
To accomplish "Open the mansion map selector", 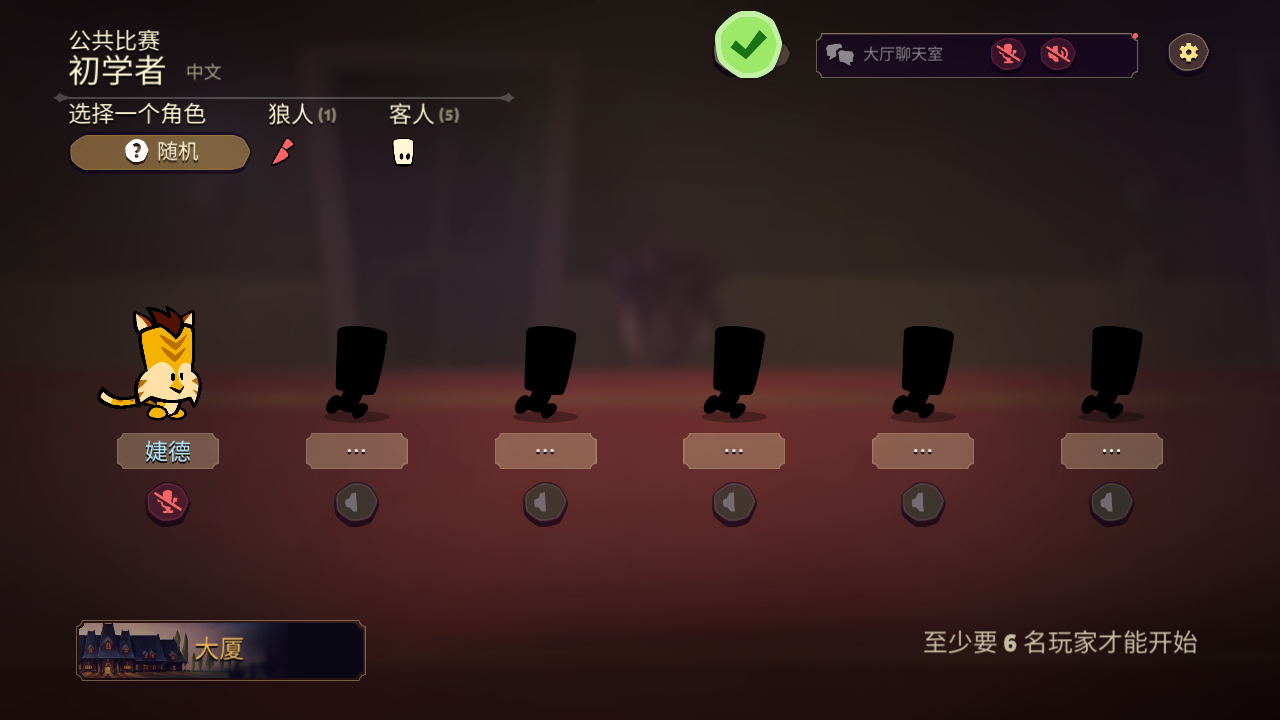I will (221, 650).
